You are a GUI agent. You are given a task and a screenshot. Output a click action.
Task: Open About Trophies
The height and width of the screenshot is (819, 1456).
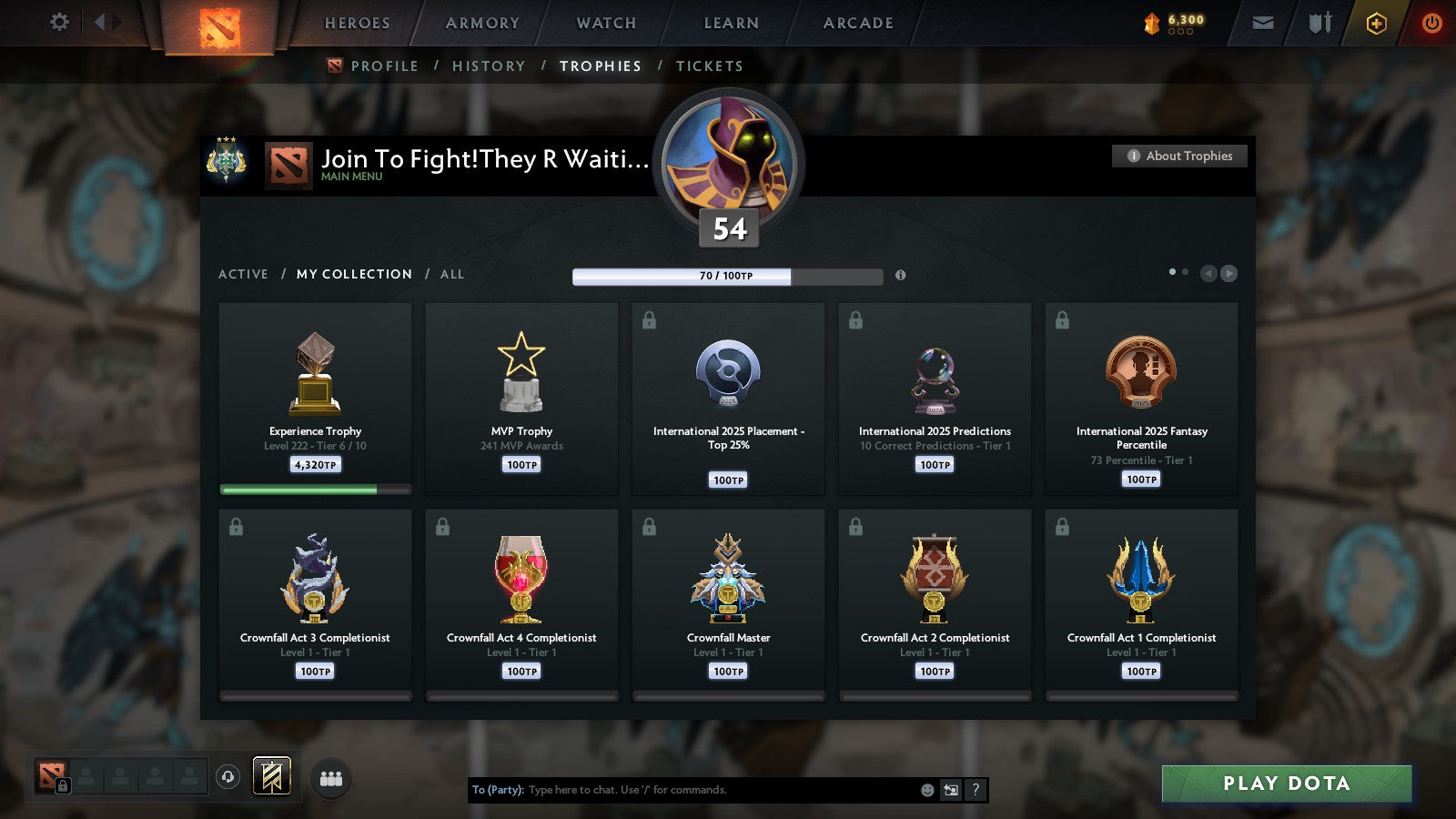pyautogui.click(x=1178, y=156)
